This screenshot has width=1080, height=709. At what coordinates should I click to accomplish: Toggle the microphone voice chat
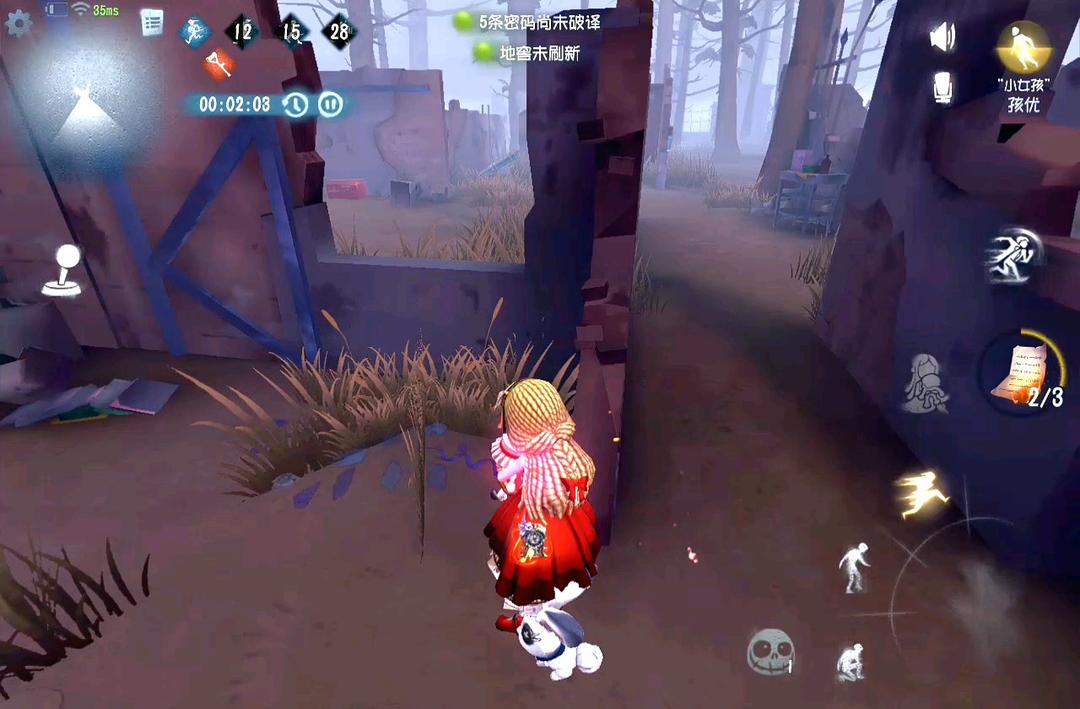[x=942, y=87]
